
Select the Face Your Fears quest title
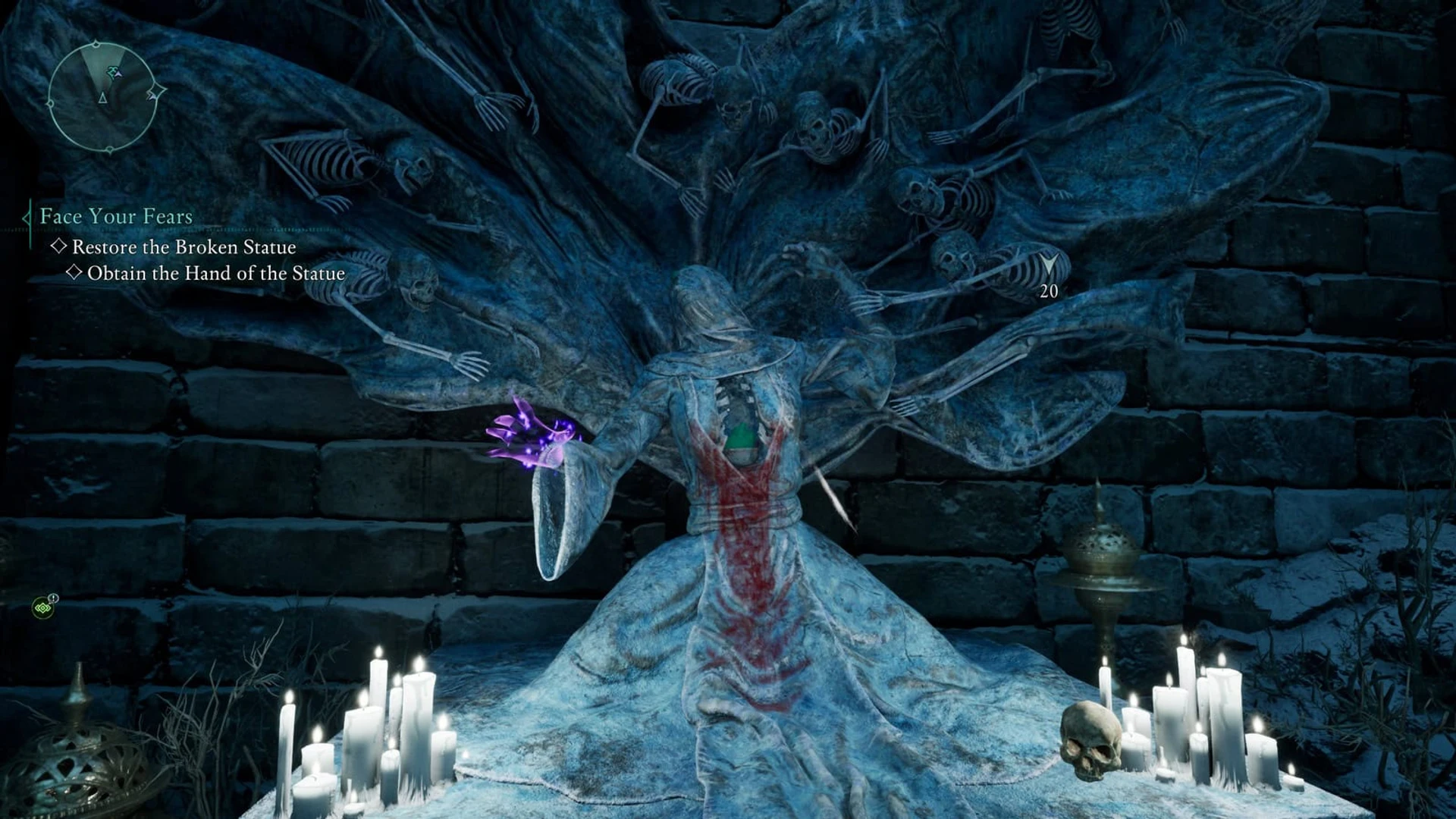(116, 217)
